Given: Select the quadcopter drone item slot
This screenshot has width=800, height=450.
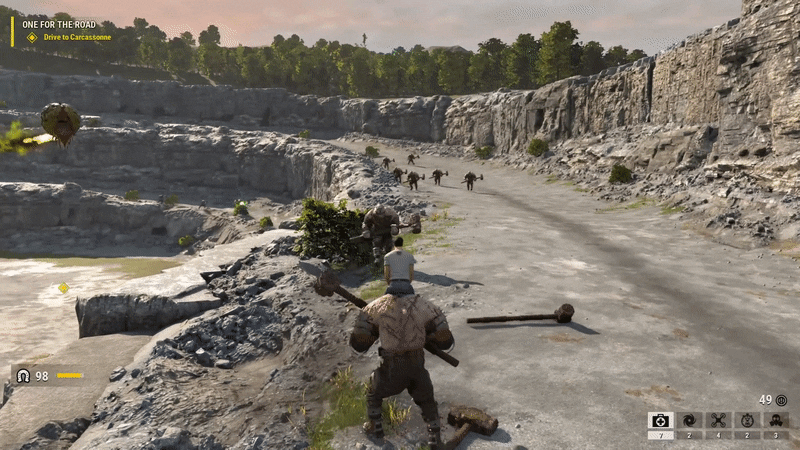Looking at the screenshot, I should (718, 421).
